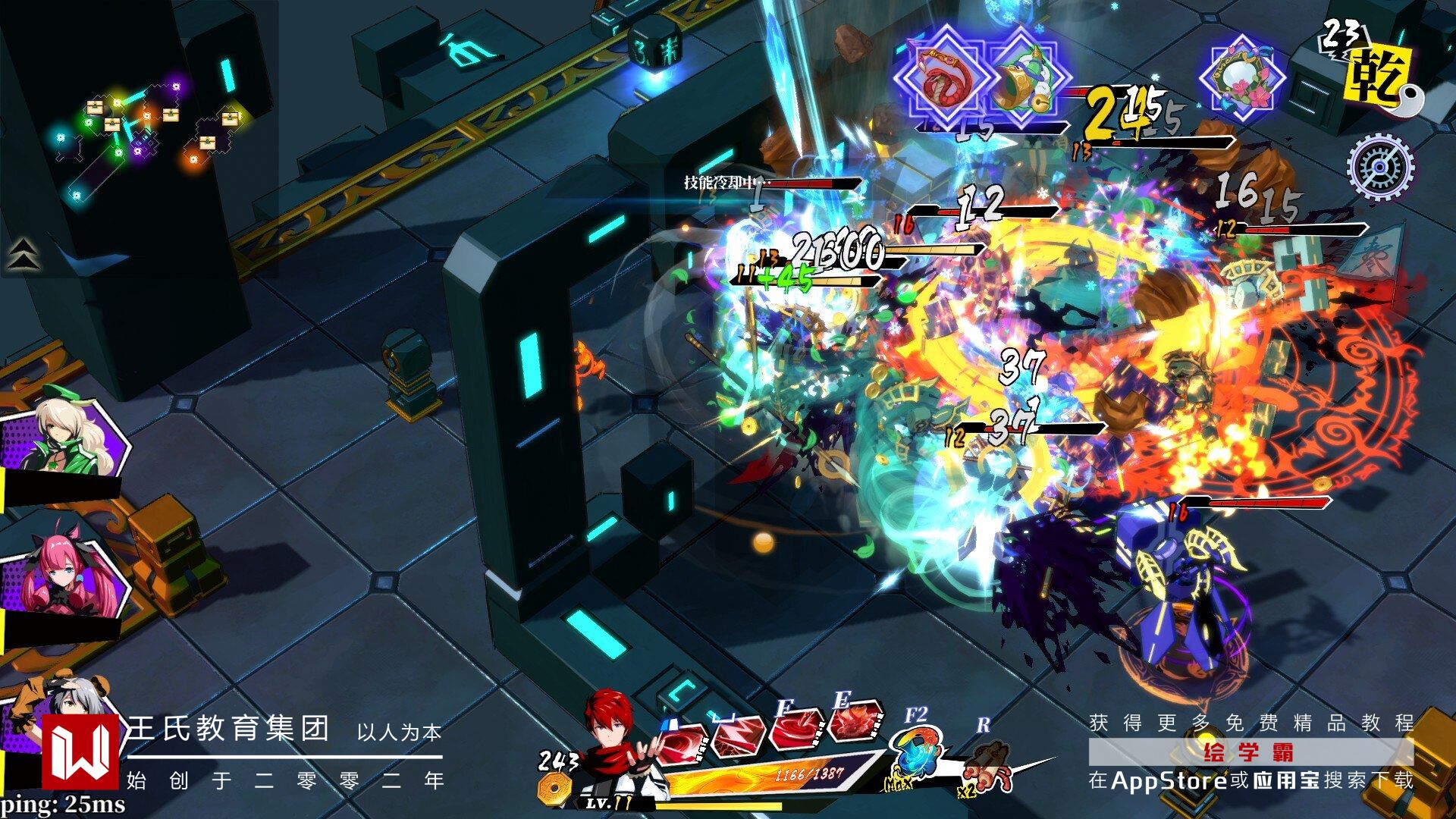Click the yellow 乾 trigram badge
The height and width of the screenshot is (819, 1456).
1378,74
